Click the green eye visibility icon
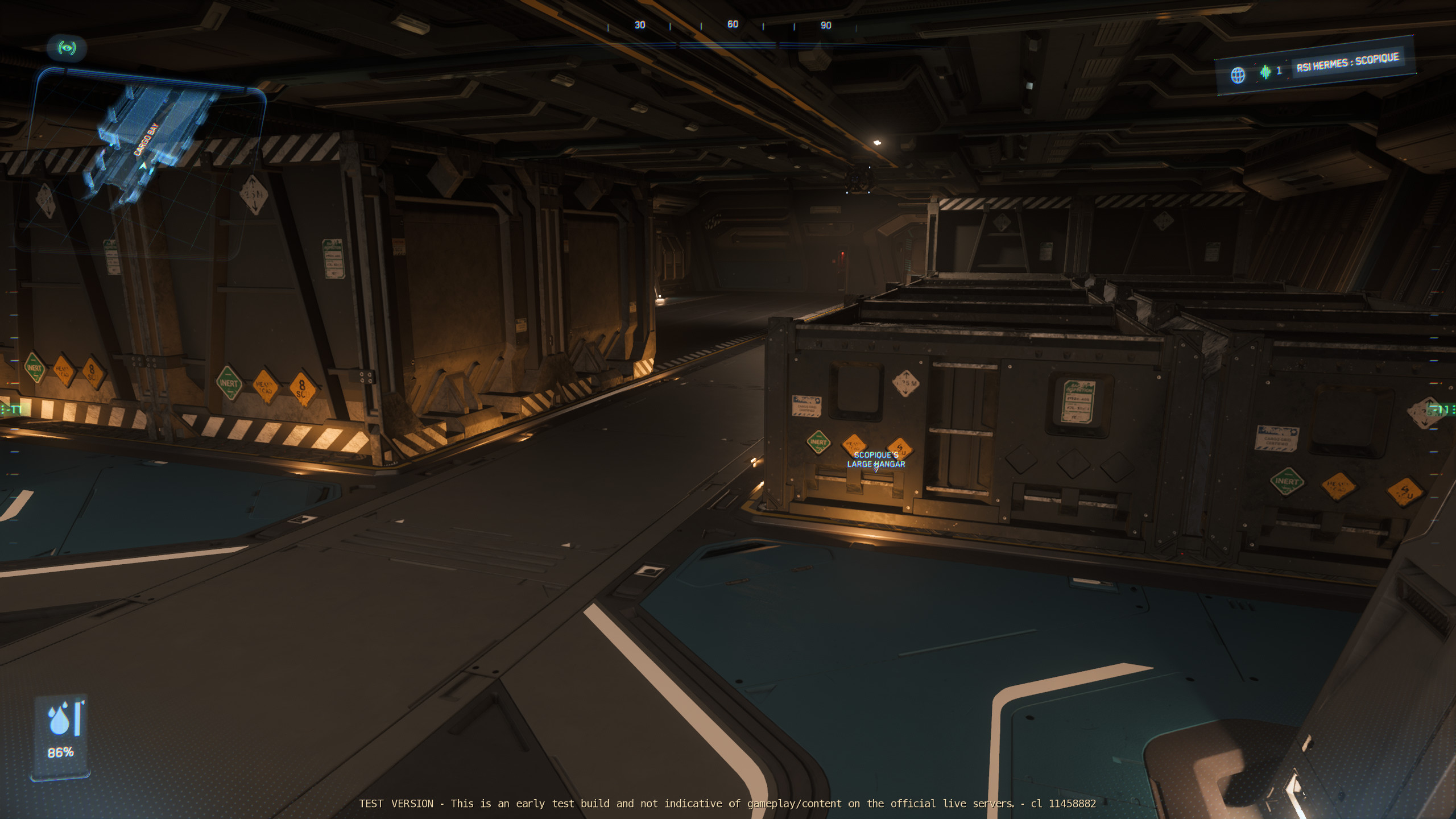This screenshot has height=819, width=1456. click(67, 48)
